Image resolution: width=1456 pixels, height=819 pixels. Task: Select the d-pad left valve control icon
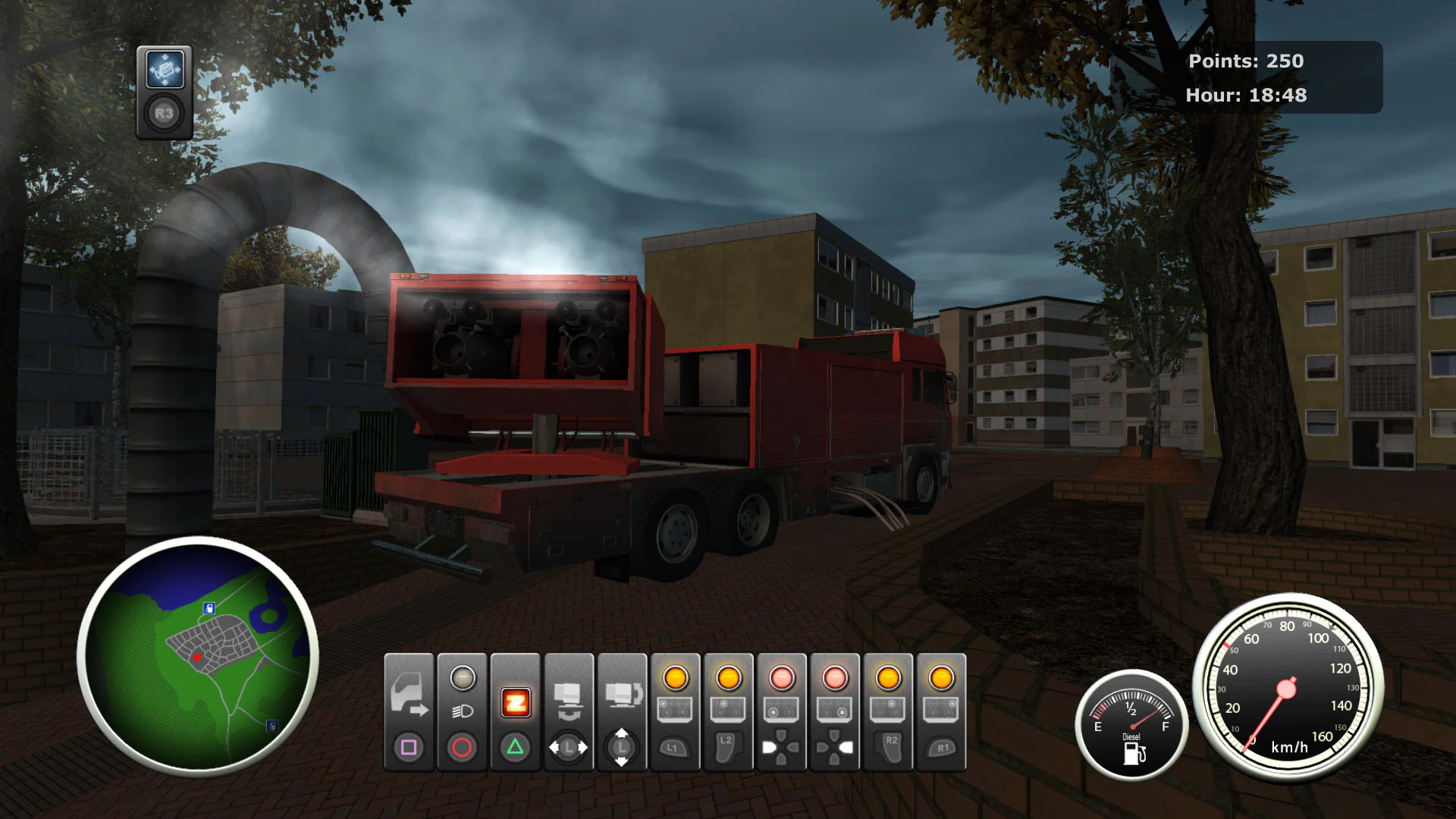(780, 747)
